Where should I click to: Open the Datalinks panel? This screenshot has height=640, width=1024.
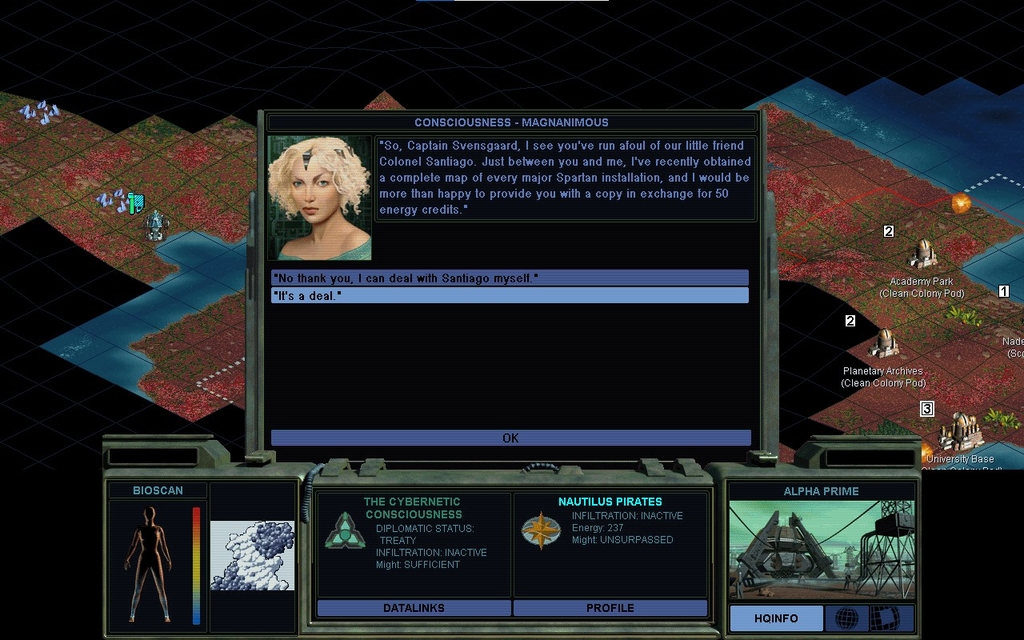(412, 608)
